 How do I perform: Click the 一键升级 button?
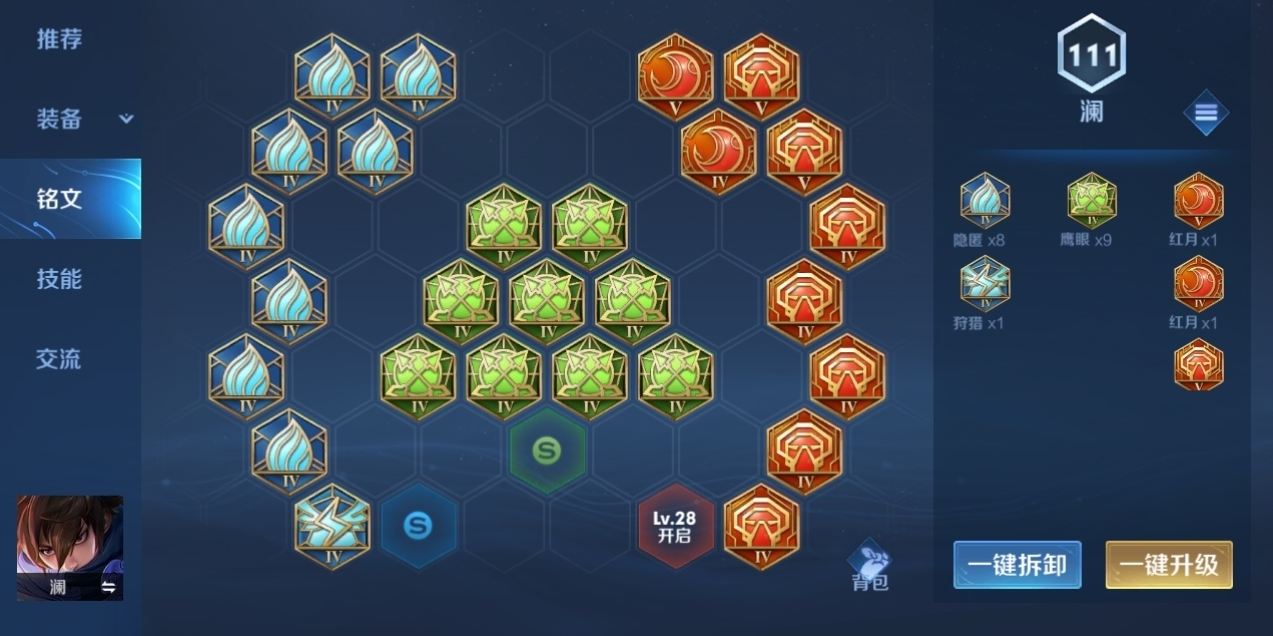pos(1168,565)
